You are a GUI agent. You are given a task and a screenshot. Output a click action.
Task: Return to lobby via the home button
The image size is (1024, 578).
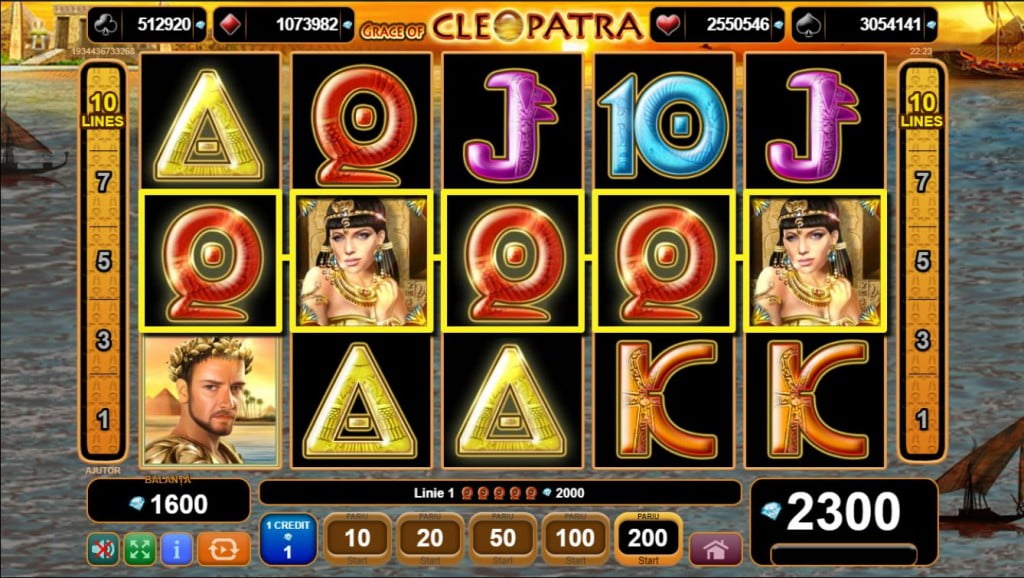pyautogui.click(x=715, y=549)
